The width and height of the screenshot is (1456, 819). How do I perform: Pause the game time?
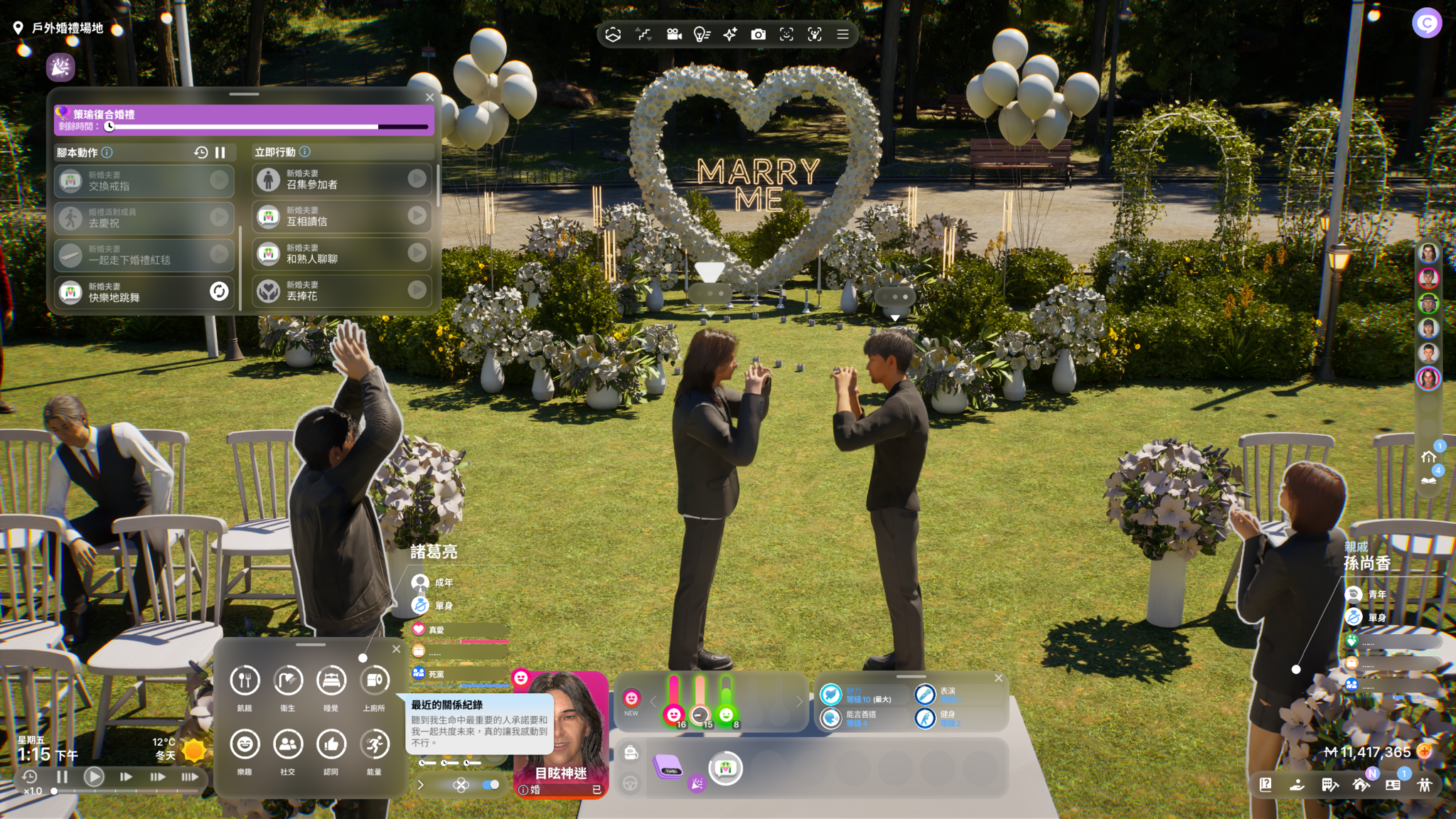pos(62,777)
